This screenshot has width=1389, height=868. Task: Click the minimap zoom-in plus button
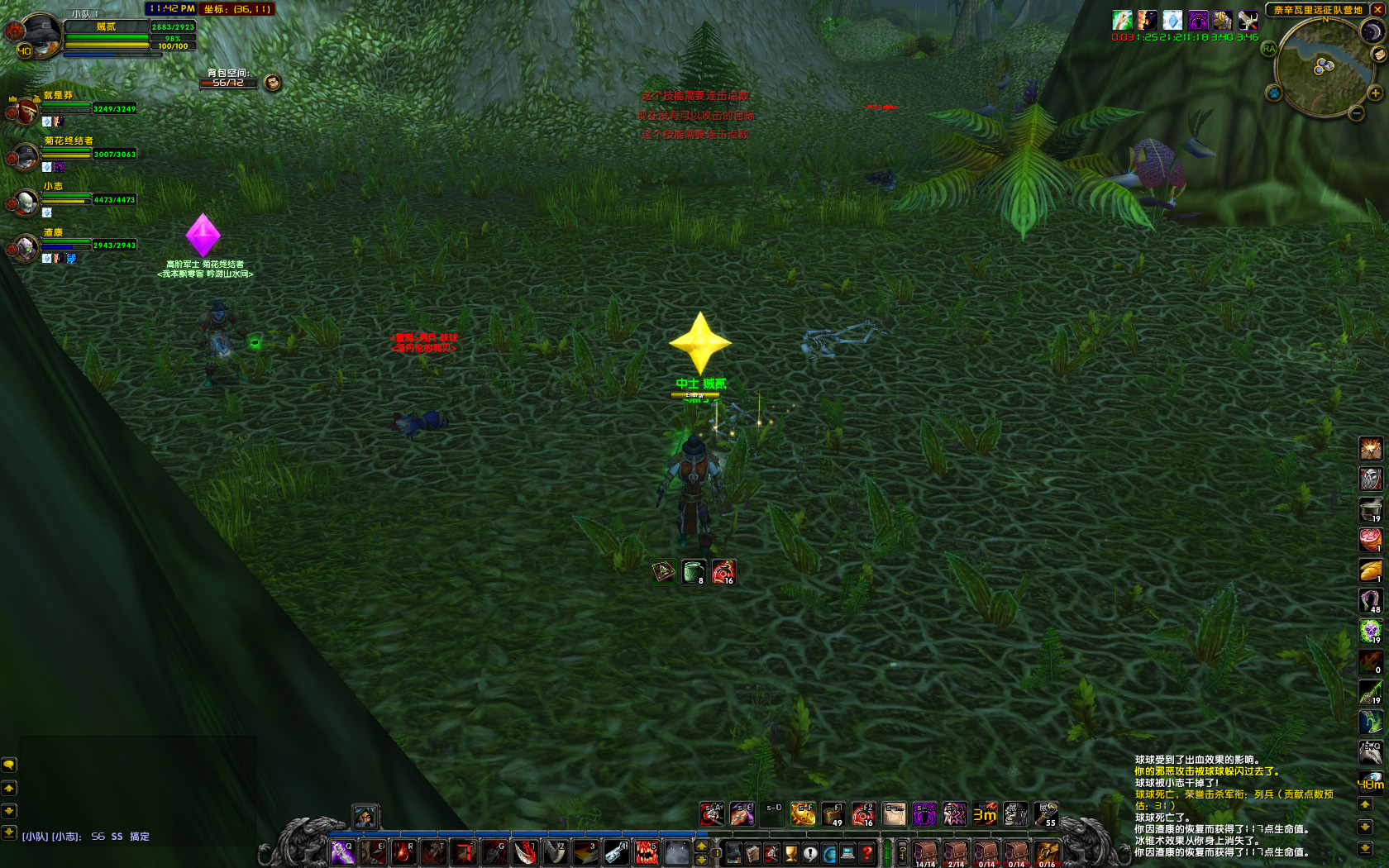click(x=1376, y=93)
